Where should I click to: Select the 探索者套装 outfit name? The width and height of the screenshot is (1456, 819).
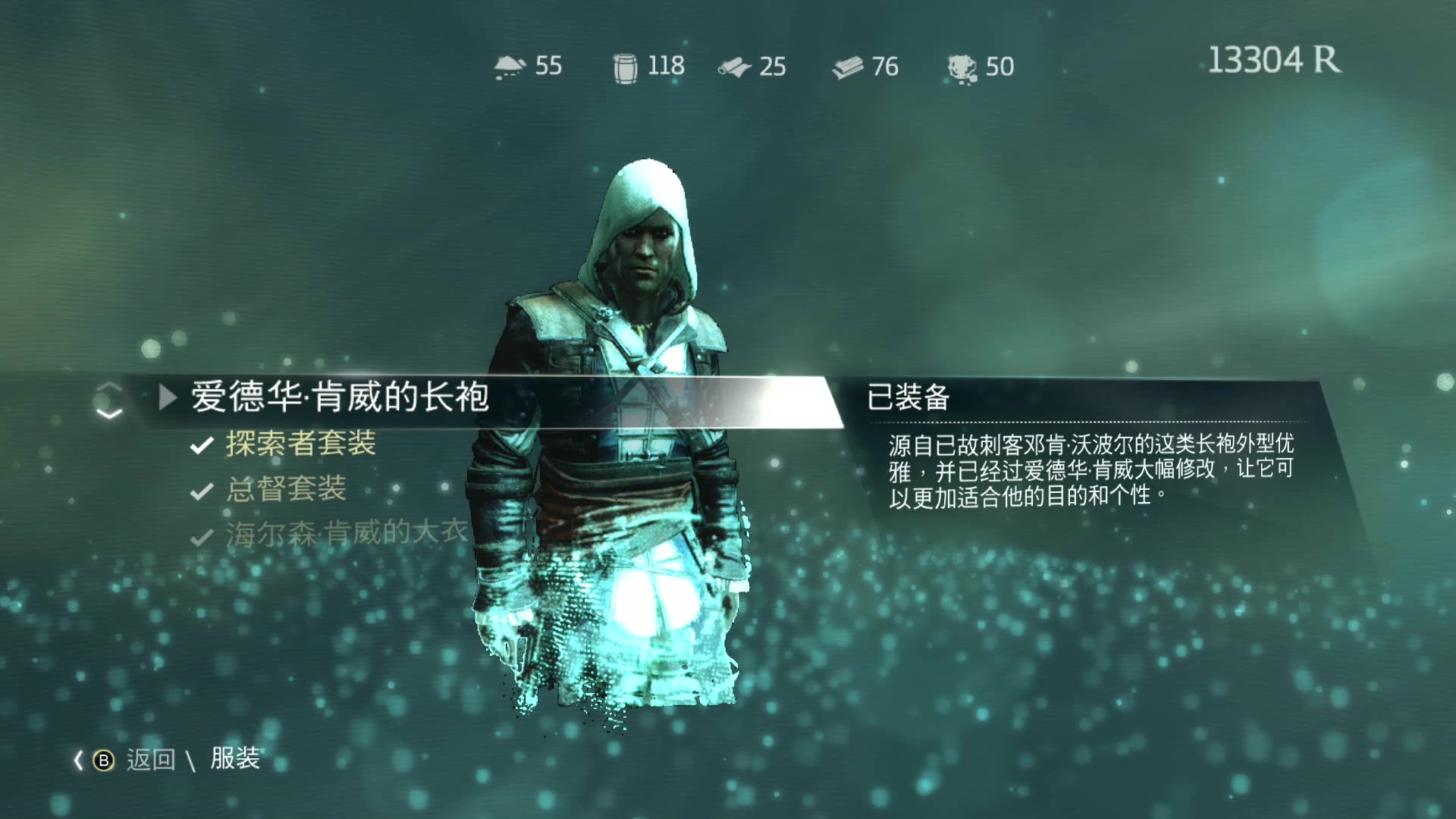click(x=301, y=444)
